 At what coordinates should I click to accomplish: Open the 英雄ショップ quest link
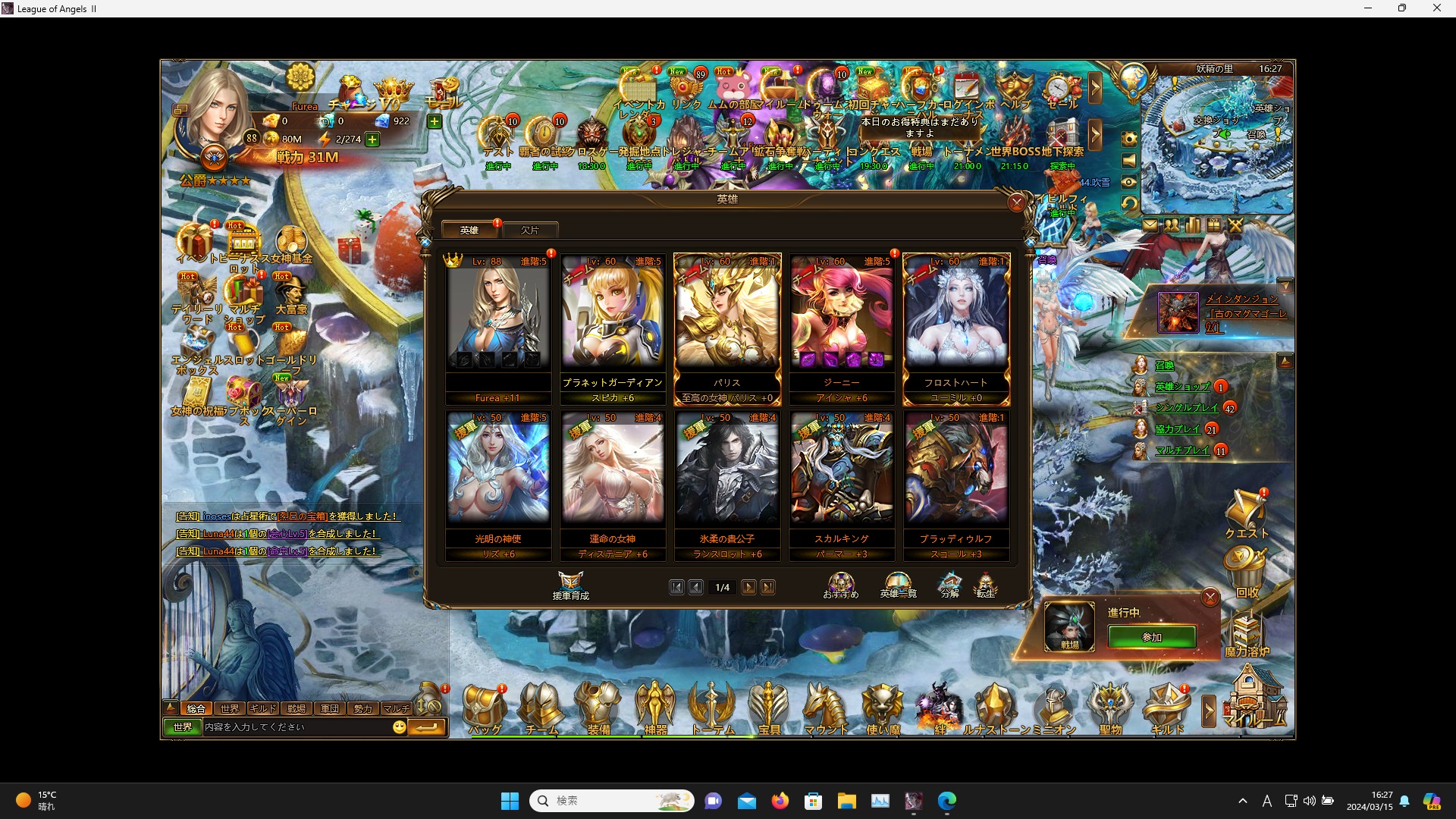[1181, 387]
